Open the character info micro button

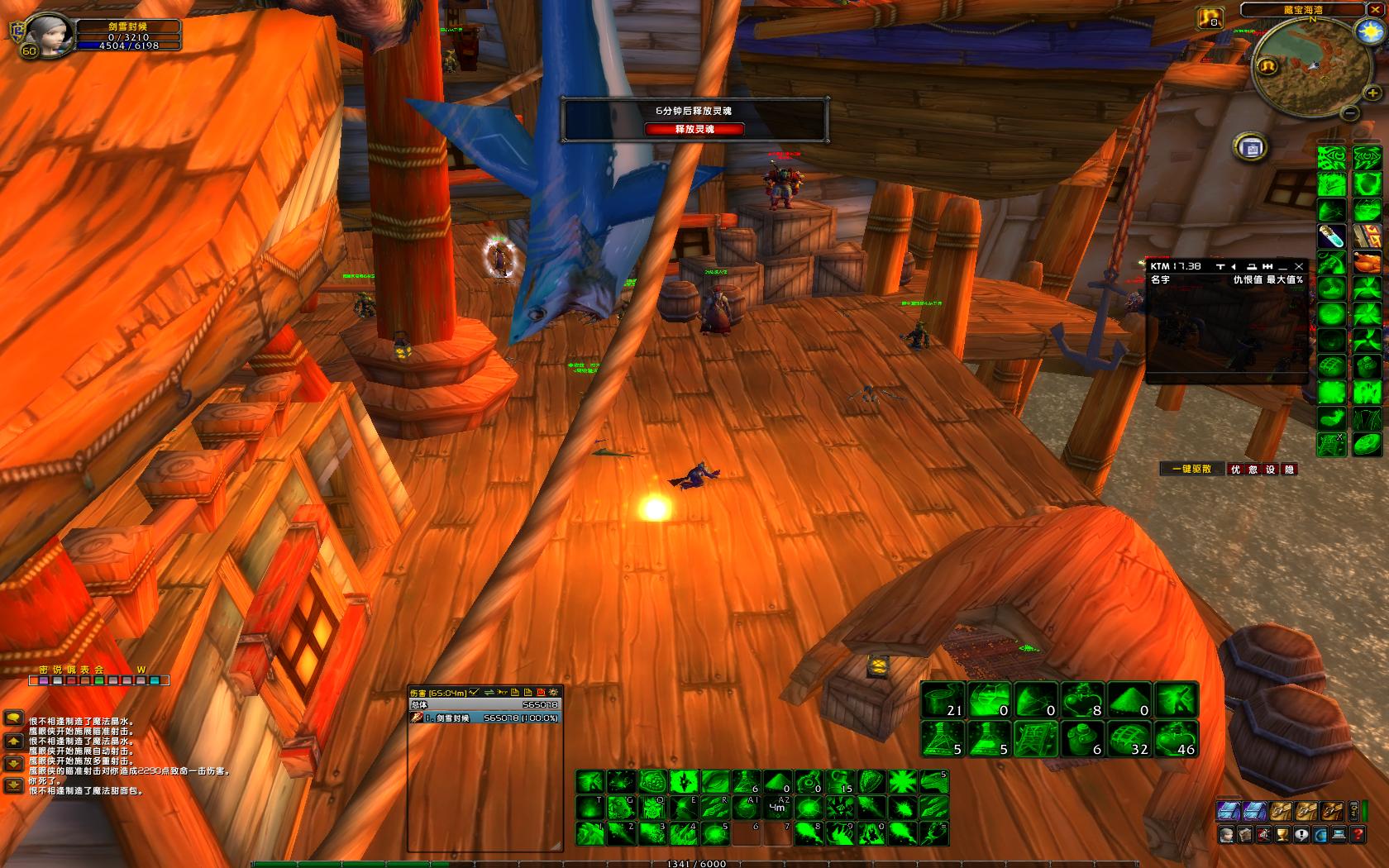[x=1227, y=835]
